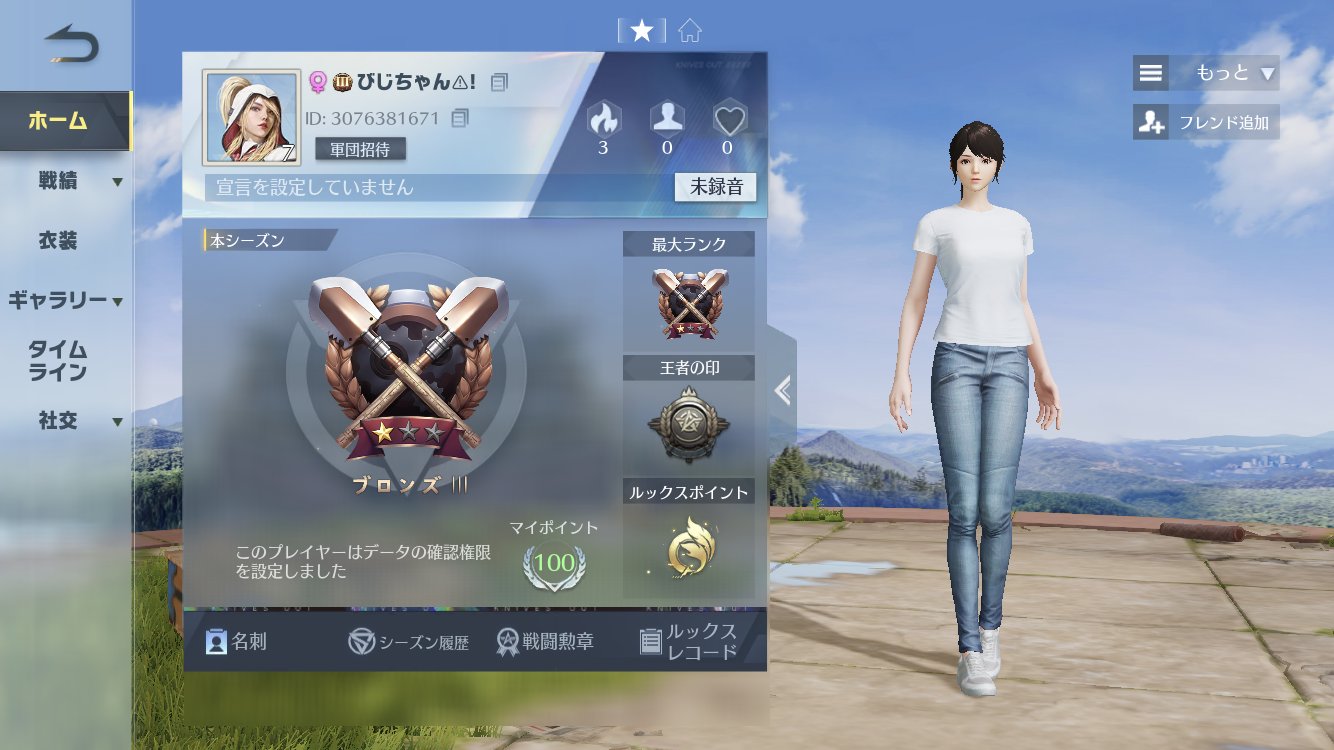
Task: Select 衣装 in the left sidebar
Action: tap(60, 240)
